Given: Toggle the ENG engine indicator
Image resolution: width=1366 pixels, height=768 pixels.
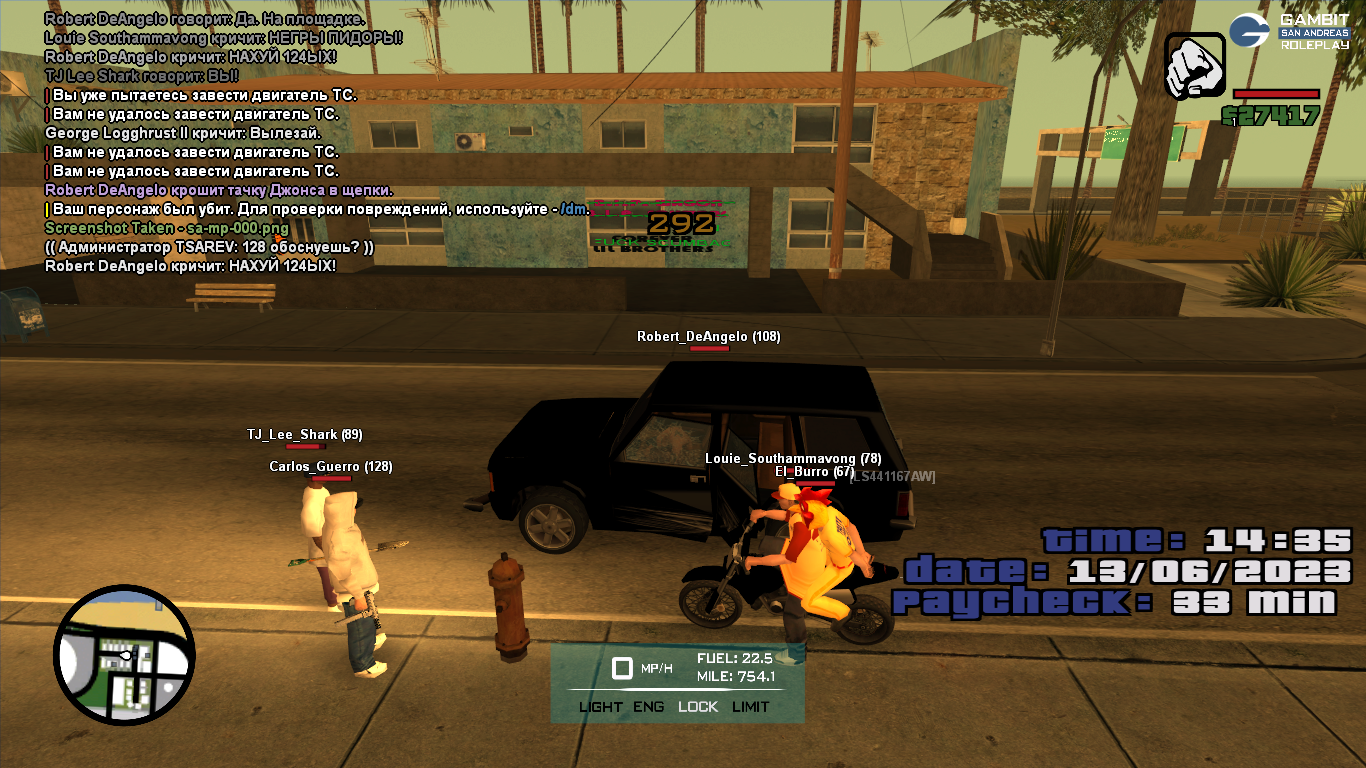Looking at the screenshot, I should pyautogui.click(x=648, y=706).
